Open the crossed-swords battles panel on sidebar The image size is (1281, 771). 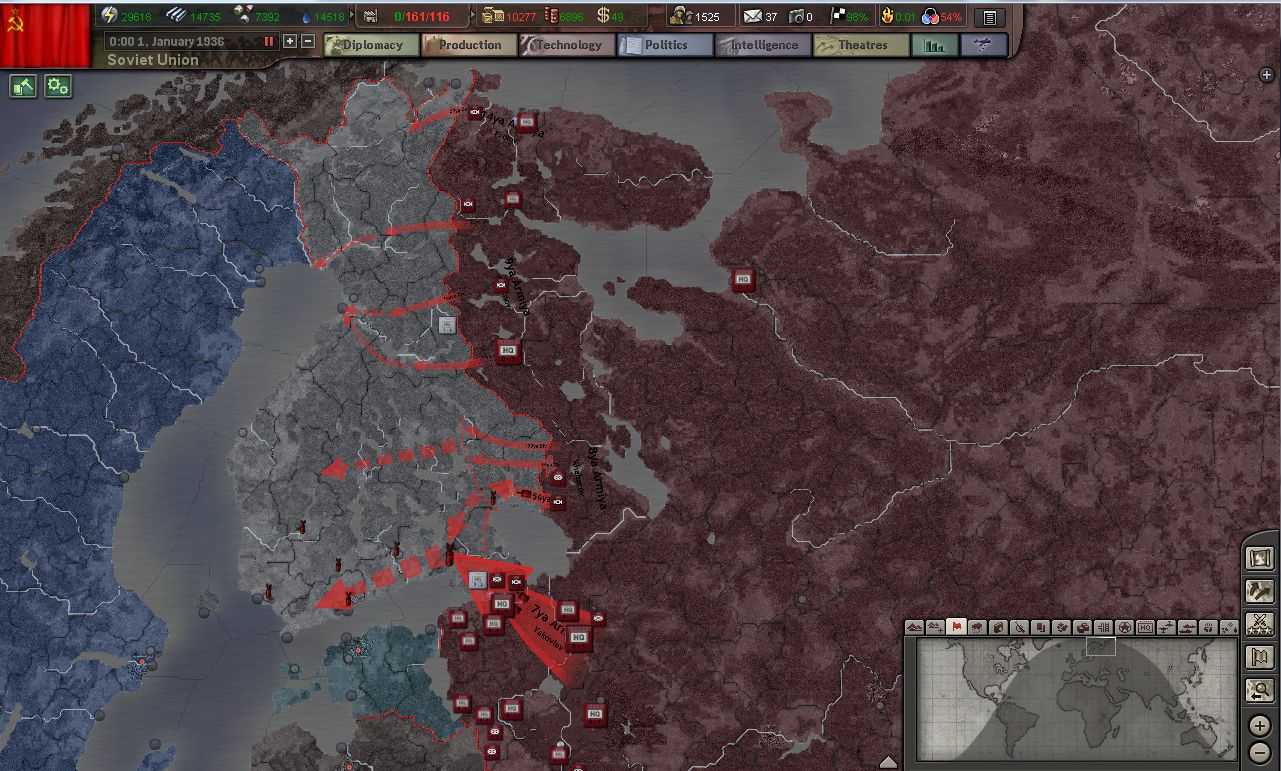[x=1259, y=624]
